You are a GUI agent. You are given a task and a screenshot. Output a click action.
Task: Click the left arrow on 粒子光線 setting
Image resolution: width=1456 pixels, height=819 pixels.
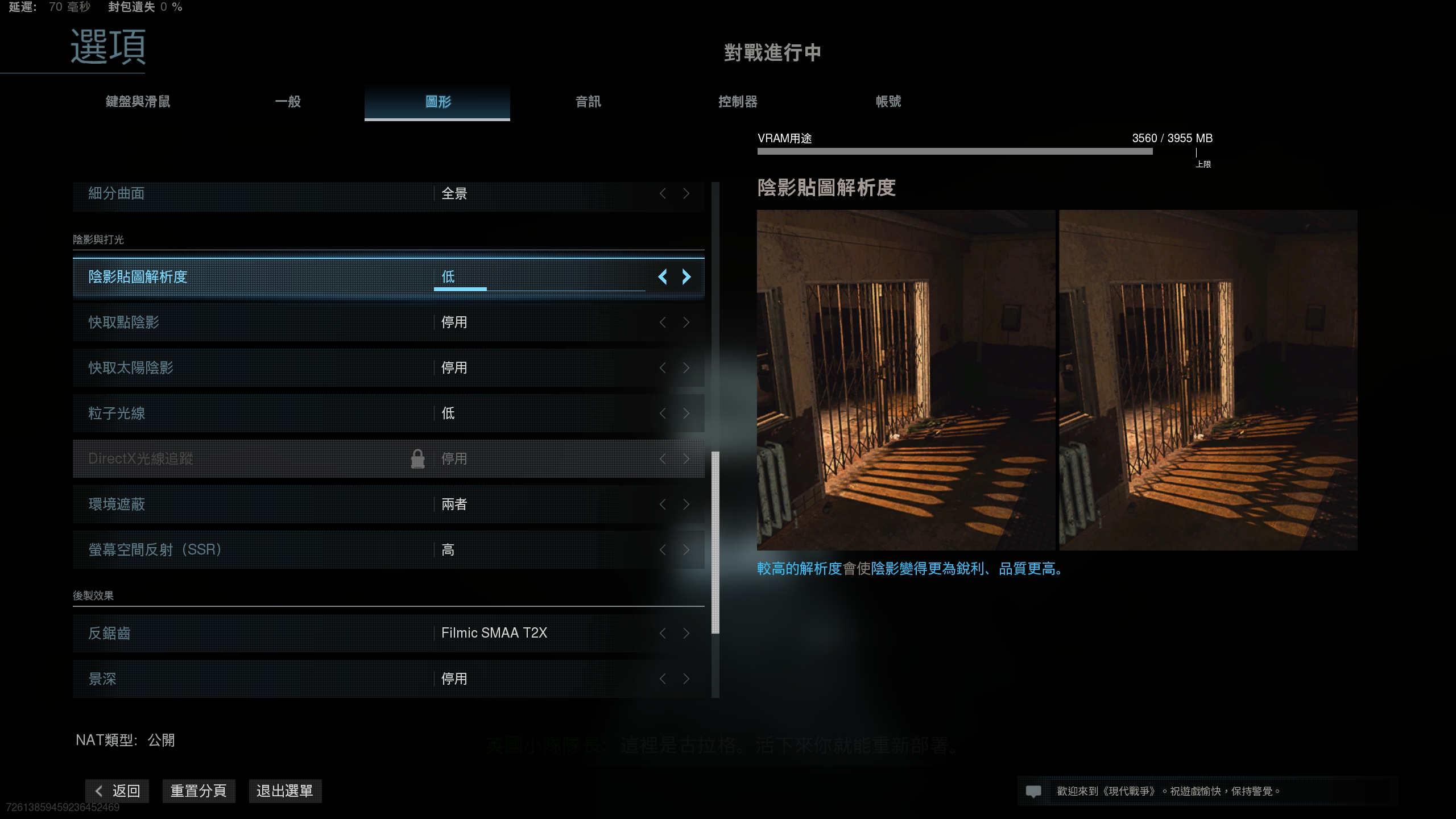click(662, 413)
